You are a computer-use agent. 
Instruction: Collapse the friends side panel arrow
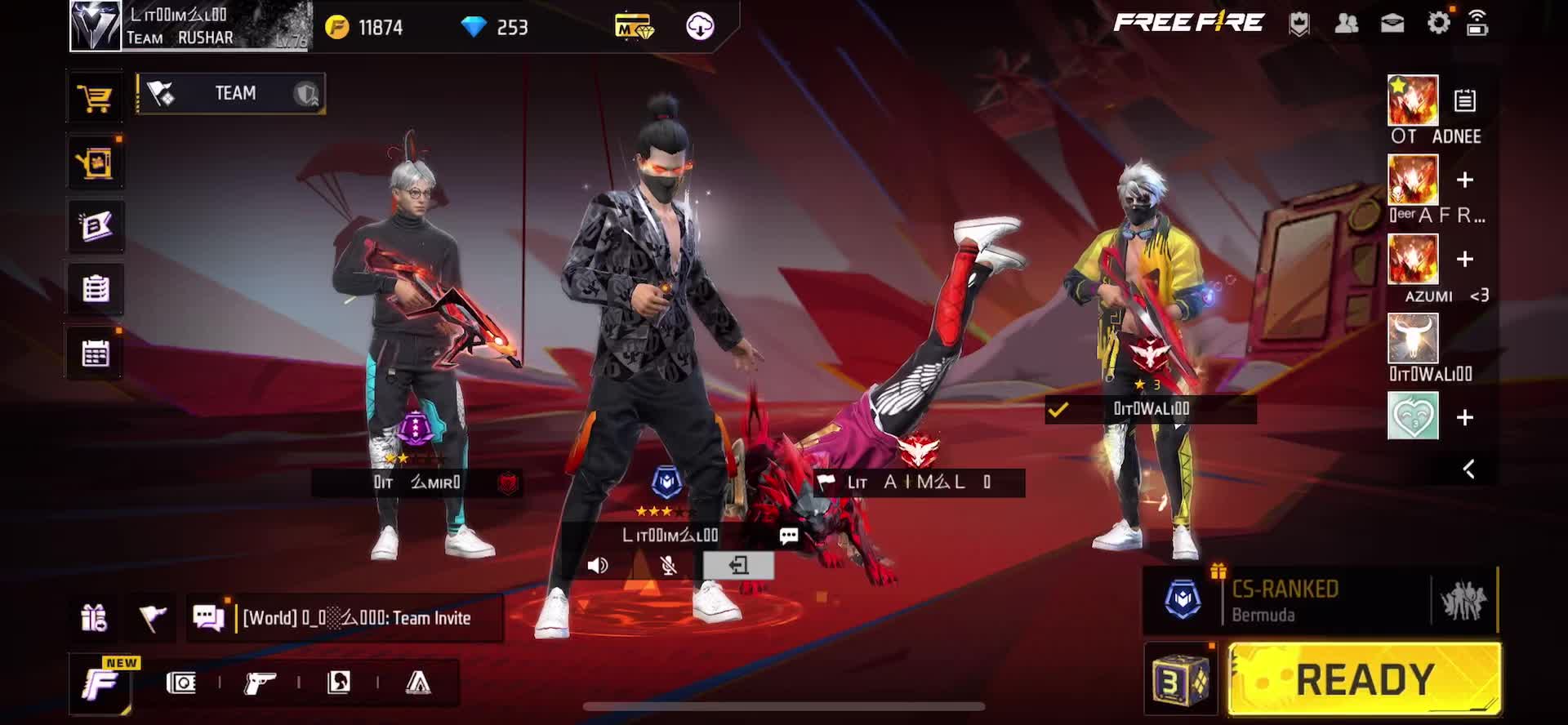tap(1468, 469)
